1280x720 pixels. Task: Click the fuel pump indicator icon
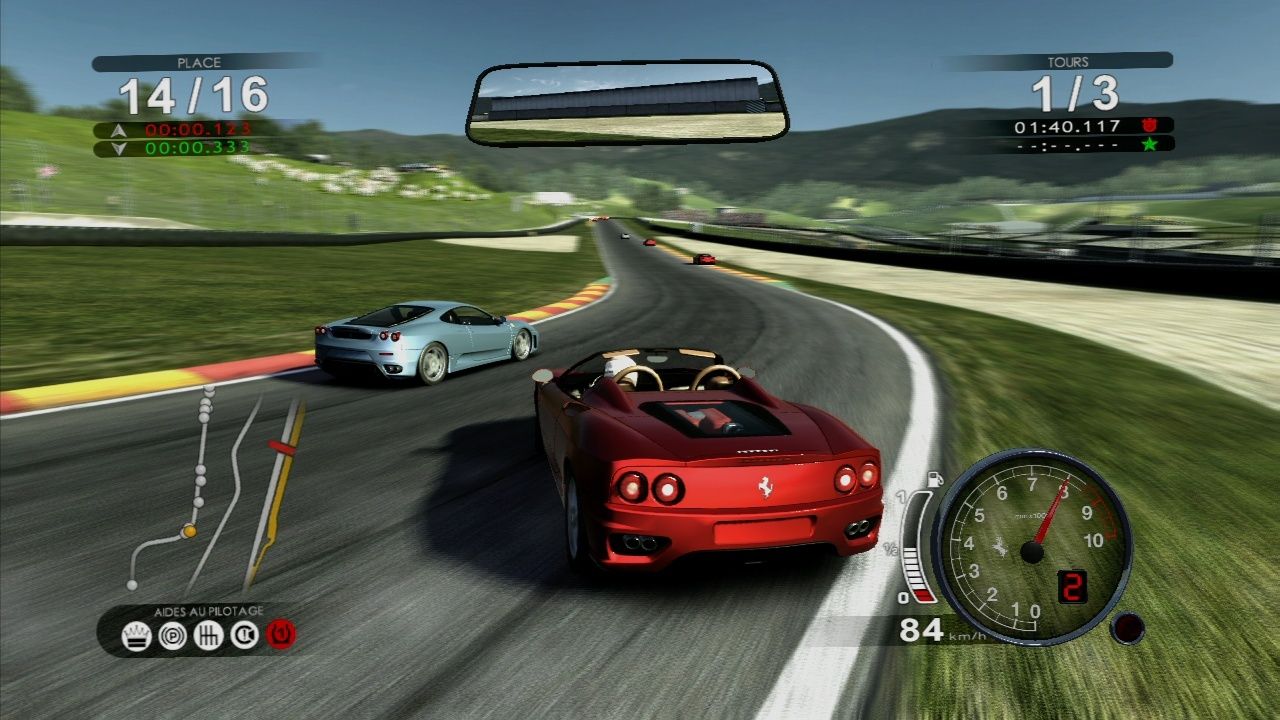935,478
